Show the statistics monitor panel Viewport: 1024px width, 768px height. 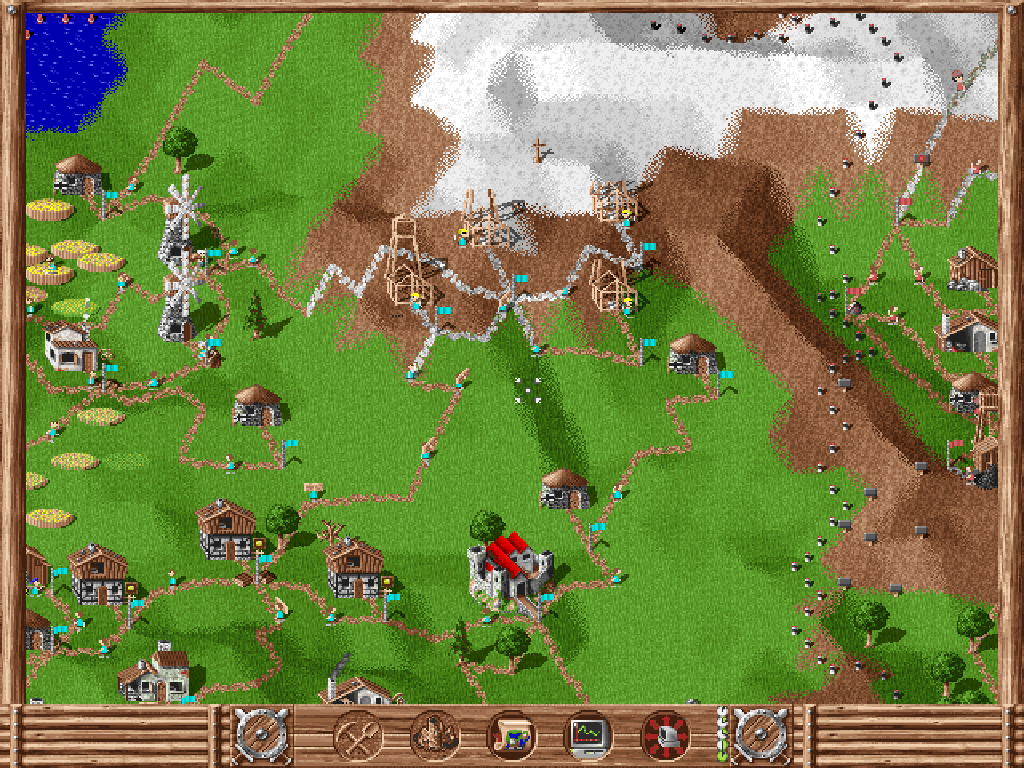[588, 736]
